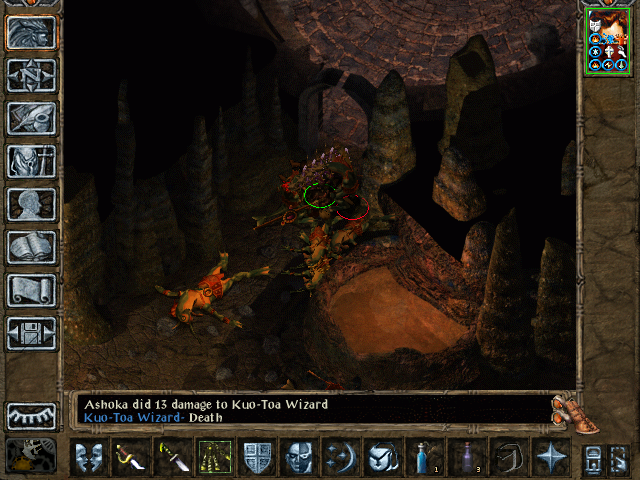Select Ashoka's character portrait

[607, 42]
